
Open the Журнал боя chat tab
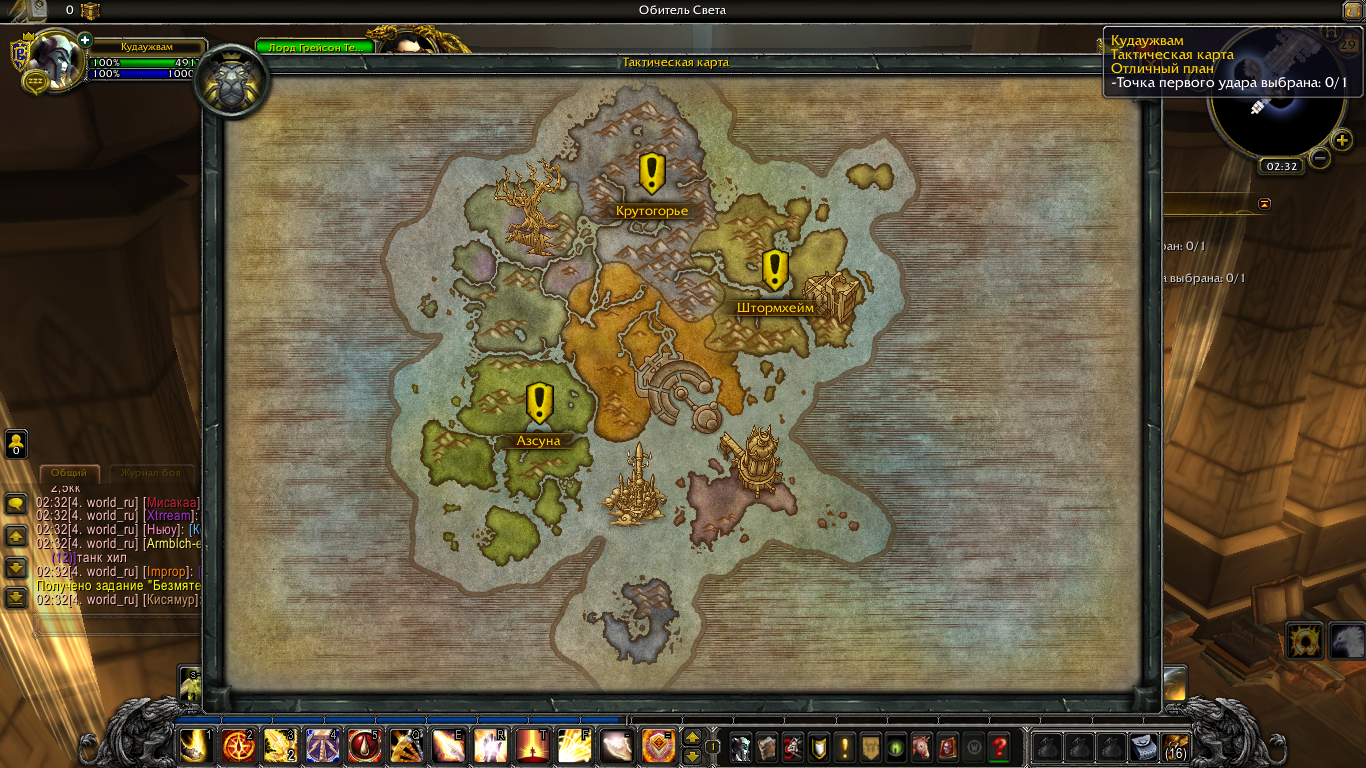150,473
